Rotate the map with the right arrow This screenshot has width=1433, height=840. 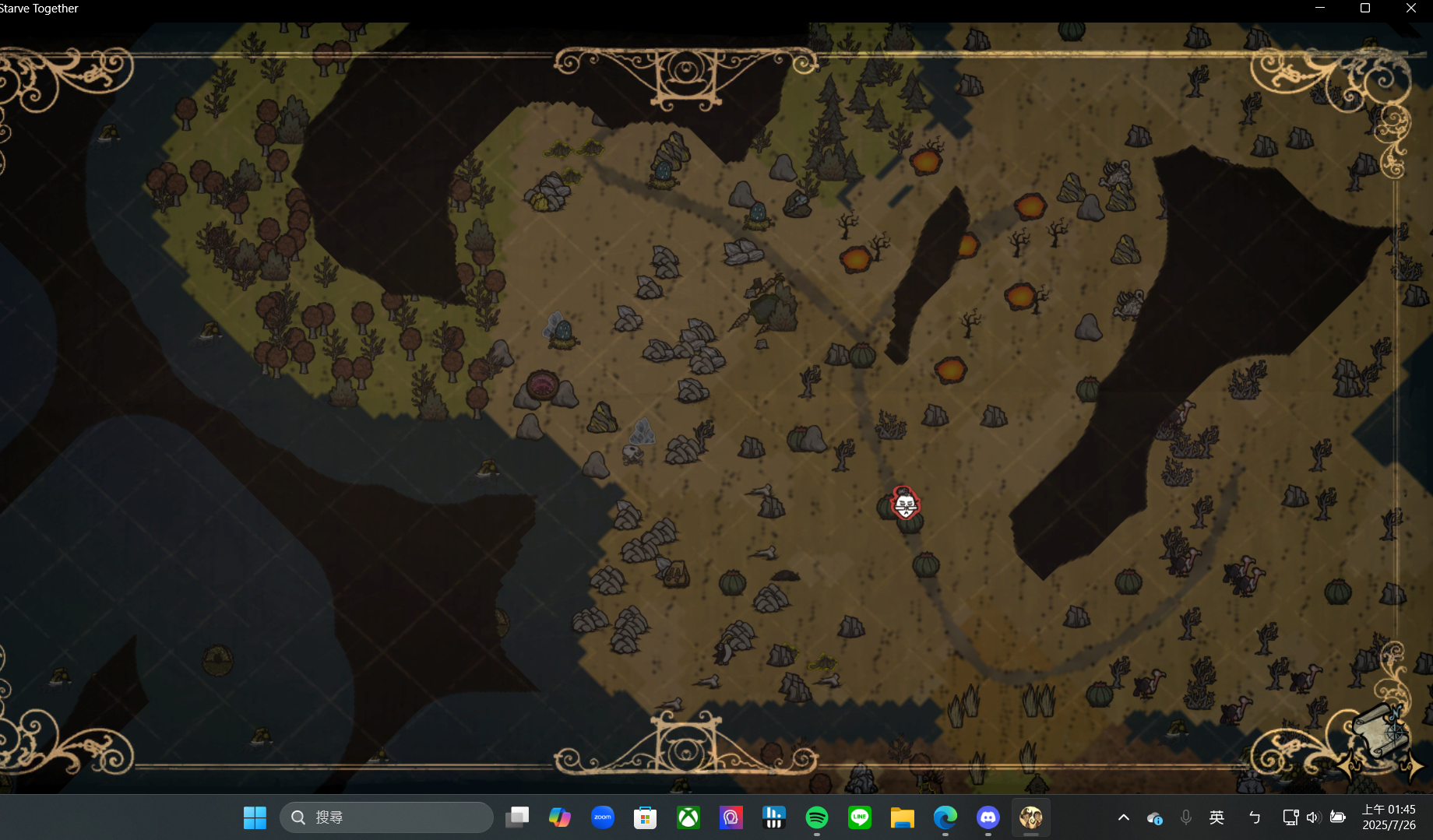point(1412,767)
